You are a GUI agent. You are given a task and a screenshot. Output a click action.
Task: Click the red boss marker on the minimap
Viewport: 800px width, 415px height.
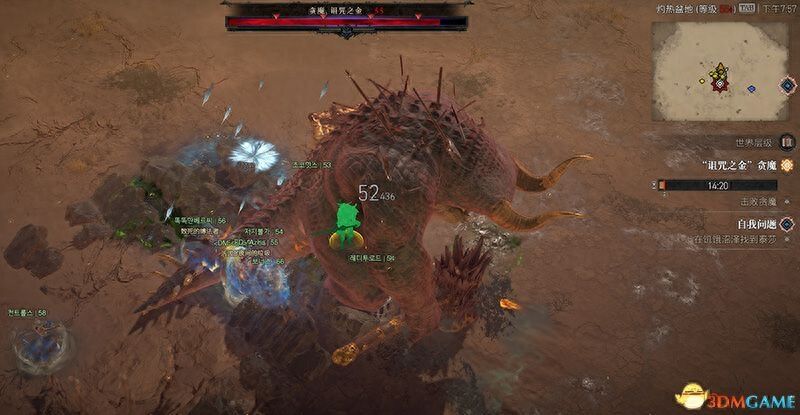click(x=718, y=84)
